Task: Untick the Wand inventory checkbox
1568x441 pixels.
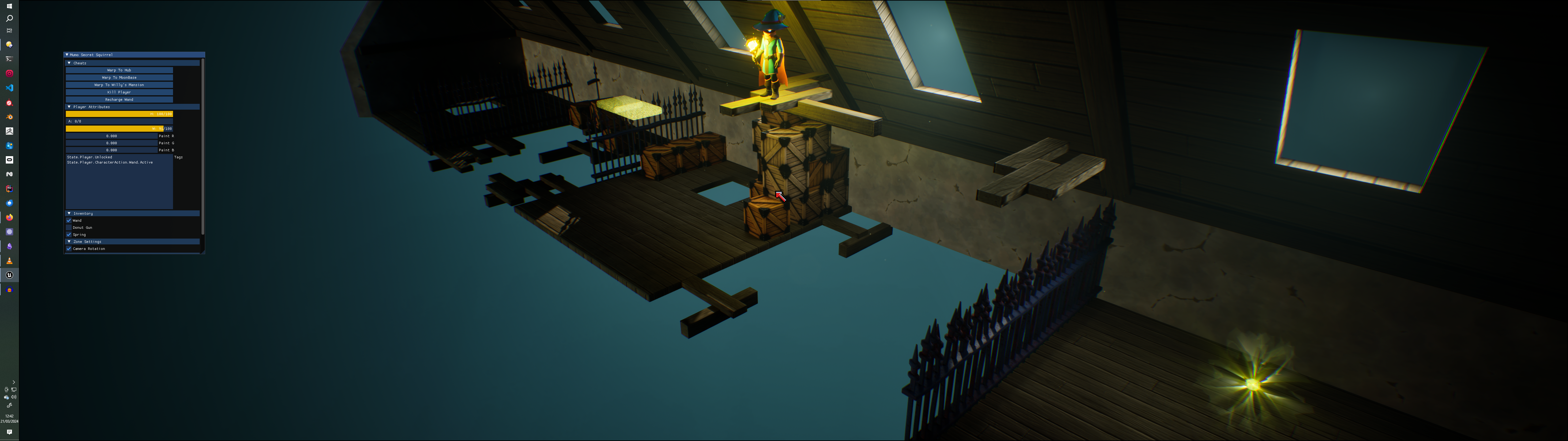Action: (x=69, y=221)
